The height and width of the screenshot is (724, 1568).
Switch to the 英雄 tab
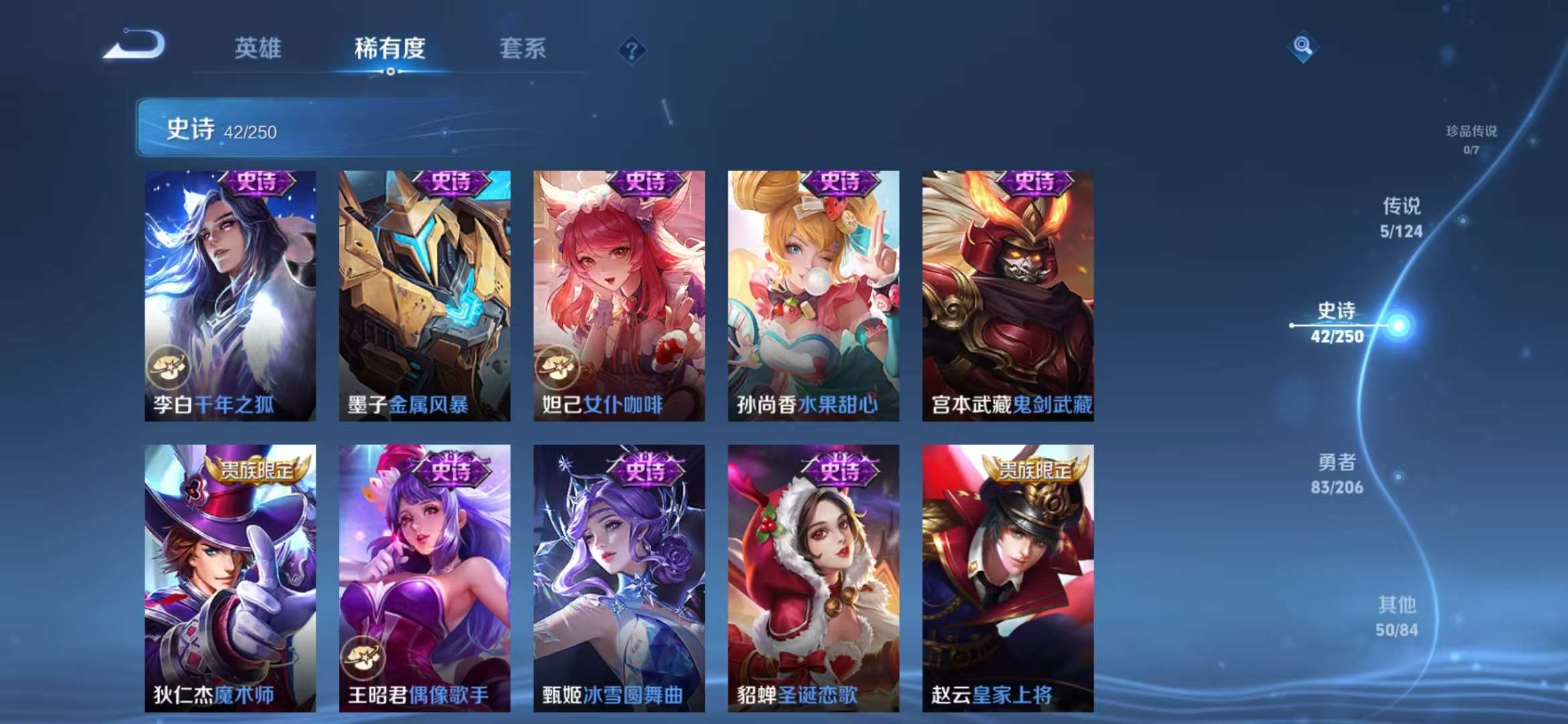click(x=259, y=48)
